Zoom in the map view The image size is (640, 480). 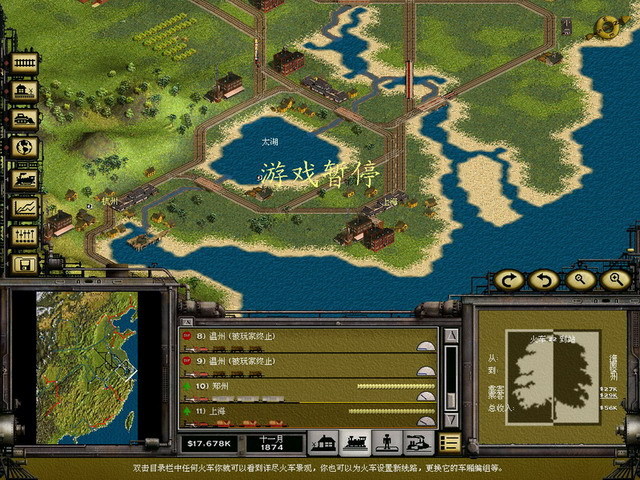coord(614,279)
